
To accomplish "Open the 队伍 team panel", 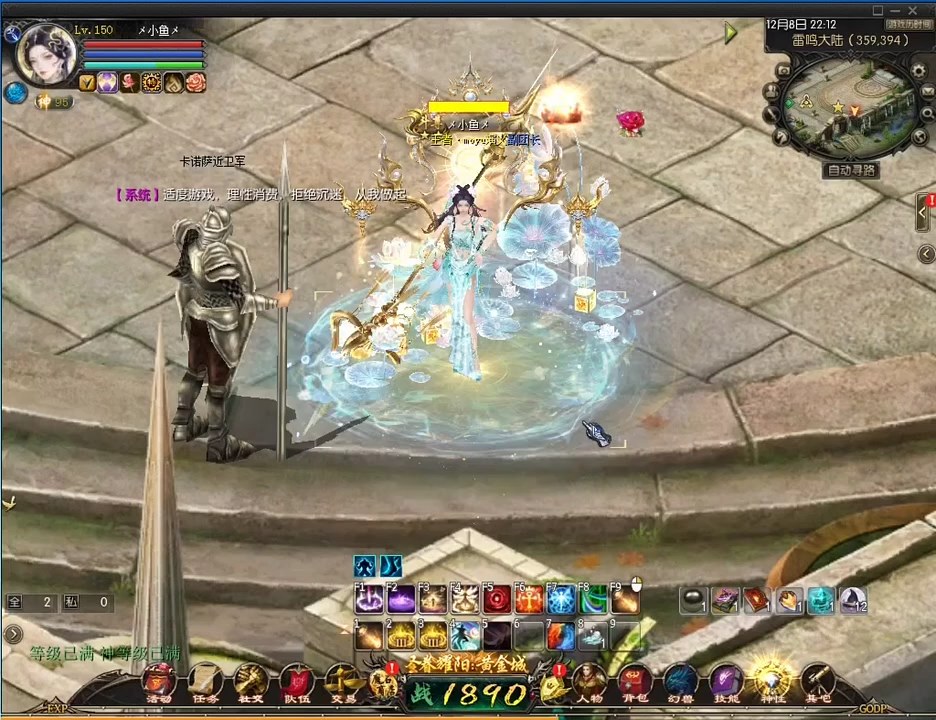I will click(x=296, y=682).
